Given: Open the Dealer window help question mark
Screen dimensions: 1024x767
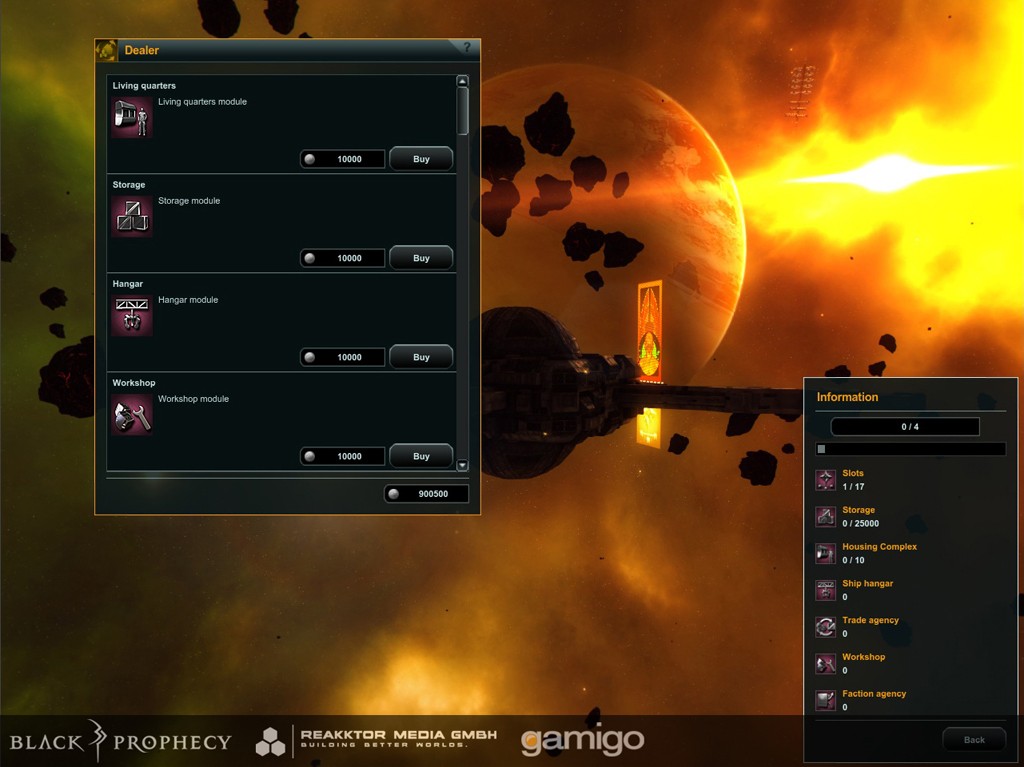Looking at the screenshot, I should point(466,48).
